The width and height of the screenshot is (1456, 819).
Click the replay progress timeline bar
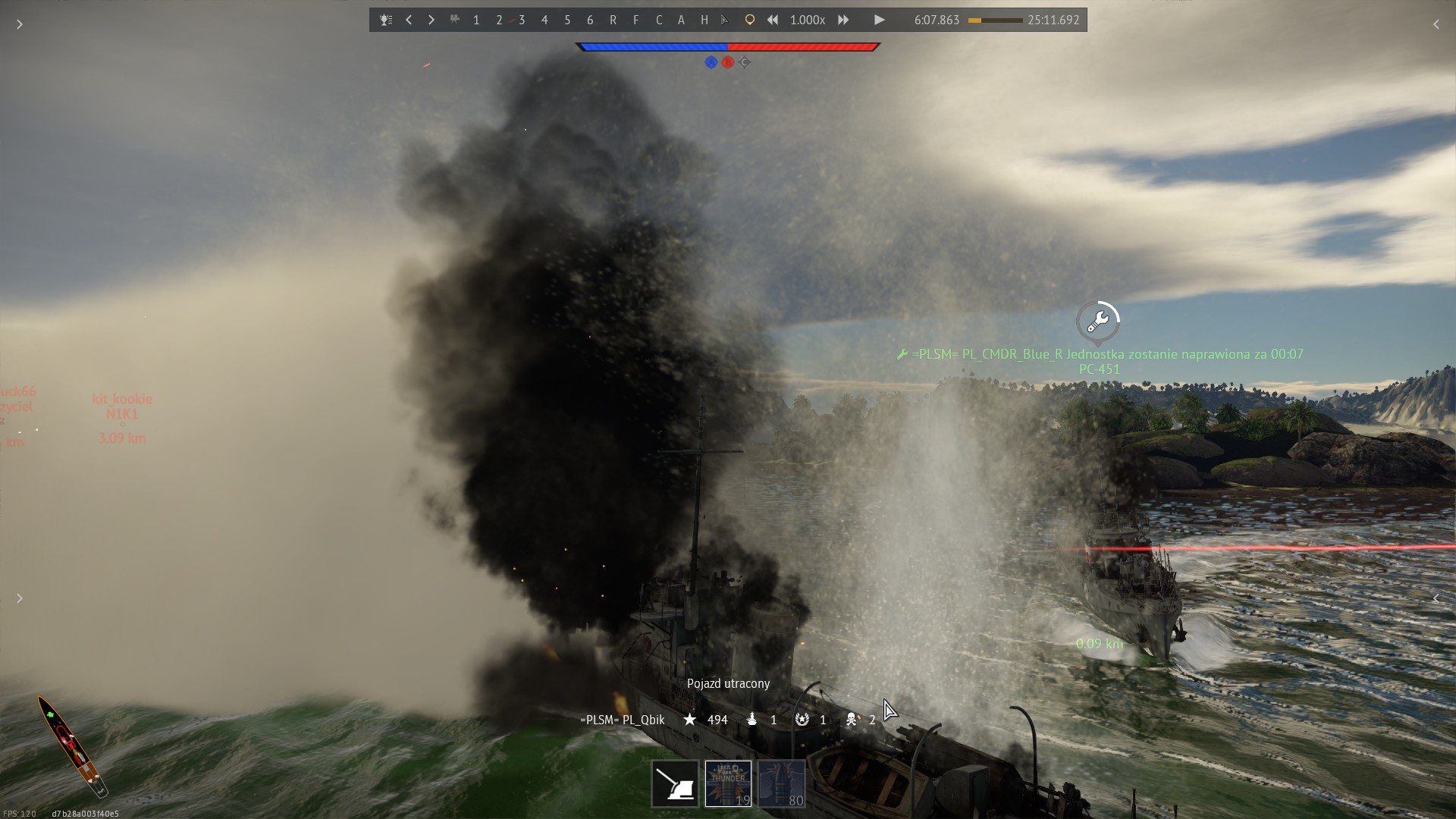pyautogui.click(x=995, y=20)
